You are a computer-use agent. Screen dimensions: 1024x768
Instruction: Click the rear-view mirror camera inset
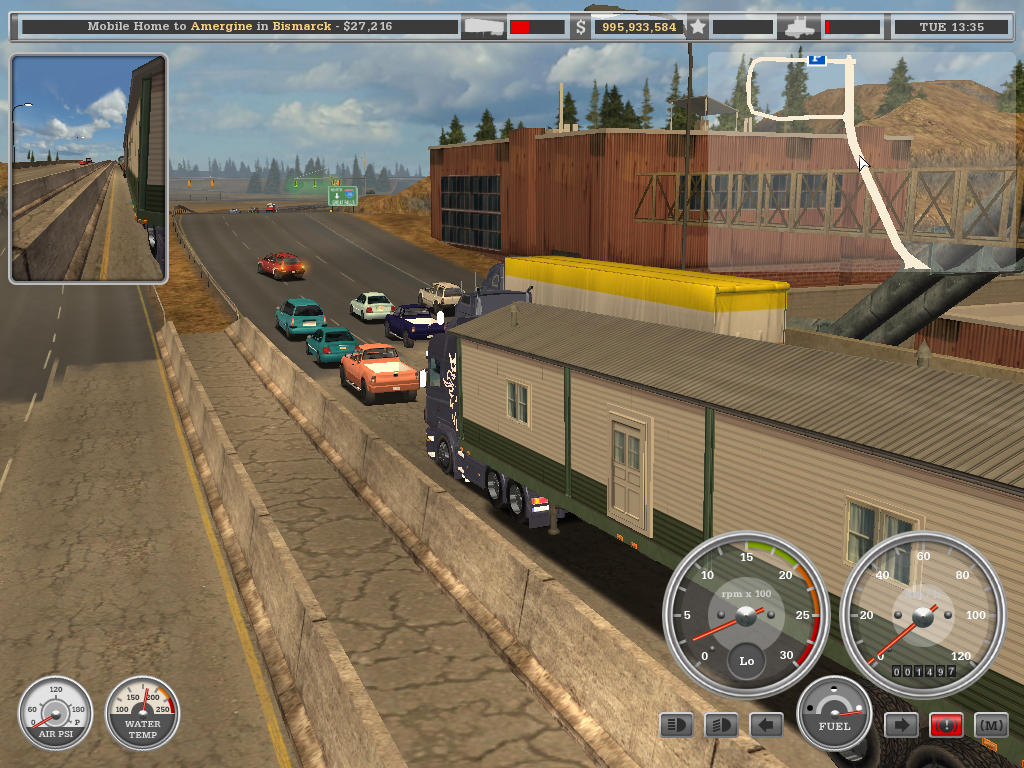pos(88,168)
